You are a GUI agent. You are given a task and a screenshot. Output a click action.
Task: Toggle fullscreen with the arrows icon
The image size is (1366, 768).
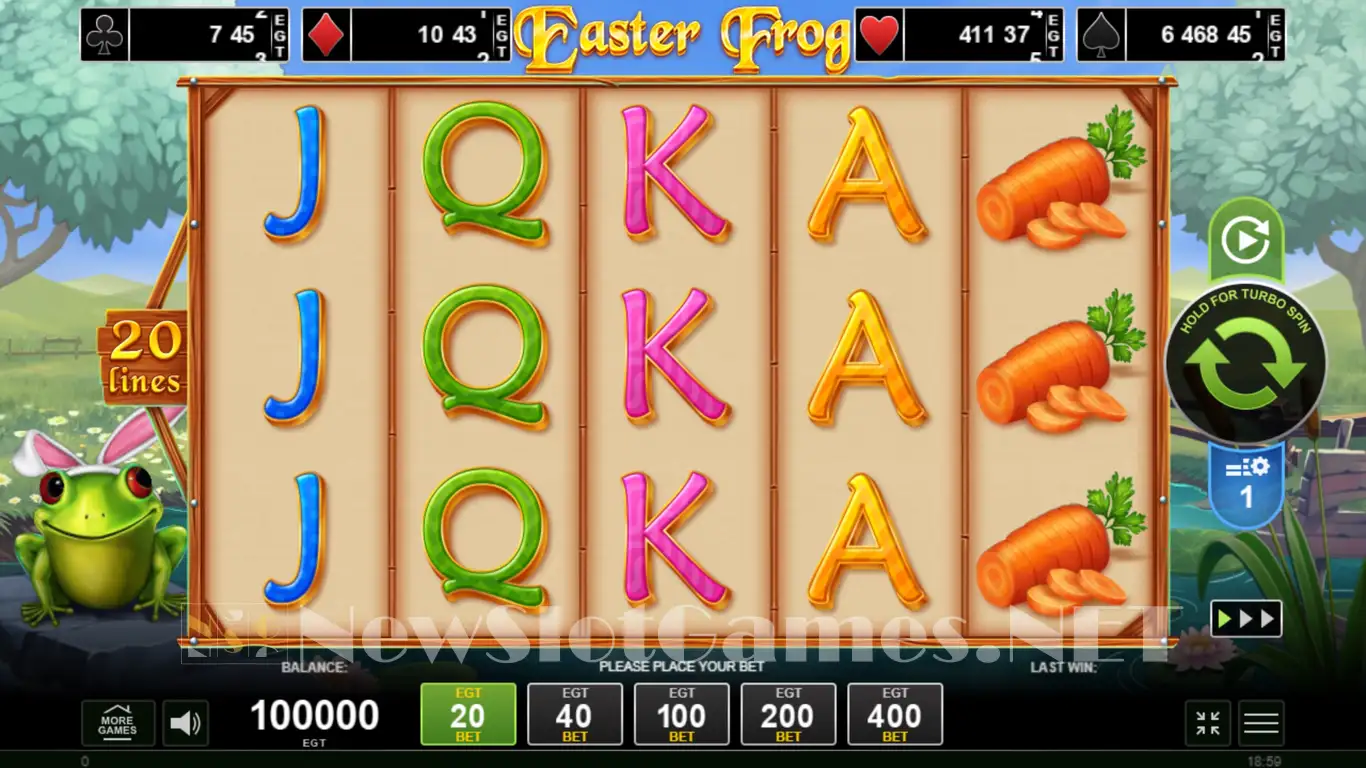1208,723
